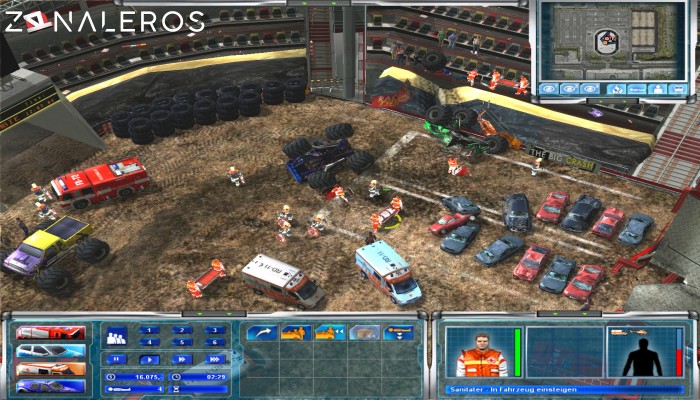Select control group 3
Image resolution: width=700 pixels, height=400 pixels.
coord(213,330)
